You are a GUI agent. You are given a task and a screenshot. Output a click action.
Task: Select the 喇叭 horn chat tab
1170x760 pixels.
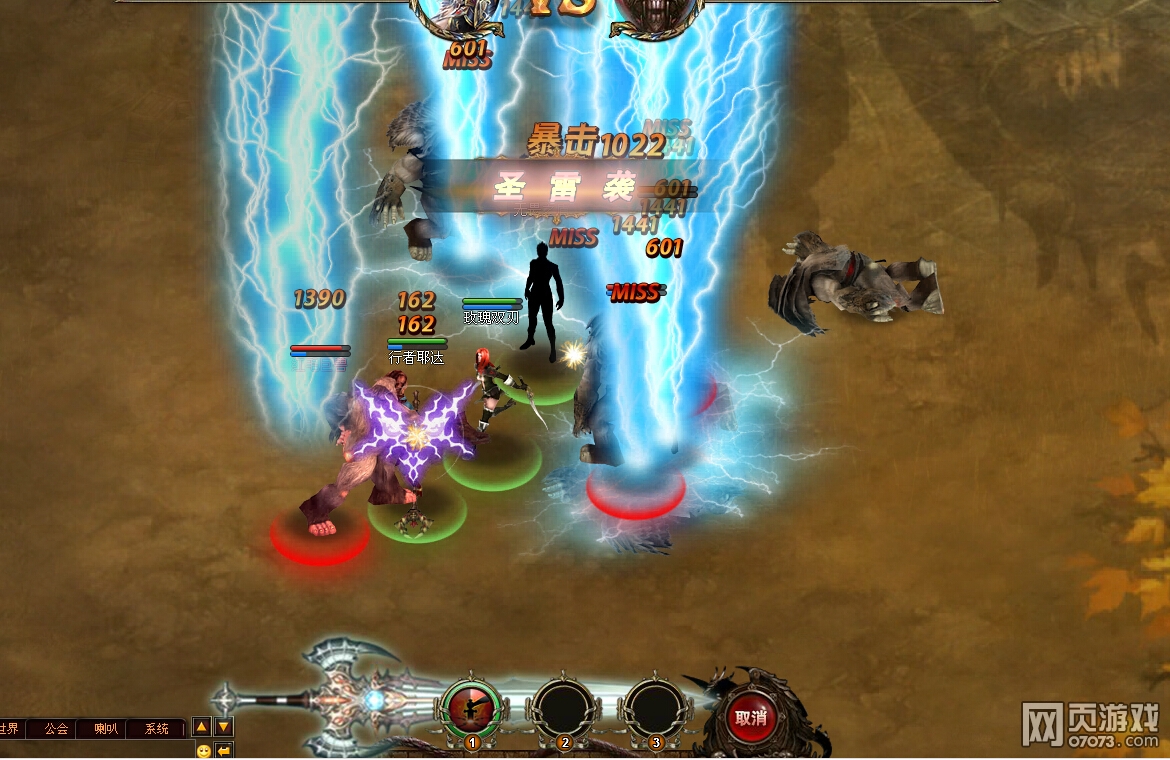point(106,729)
